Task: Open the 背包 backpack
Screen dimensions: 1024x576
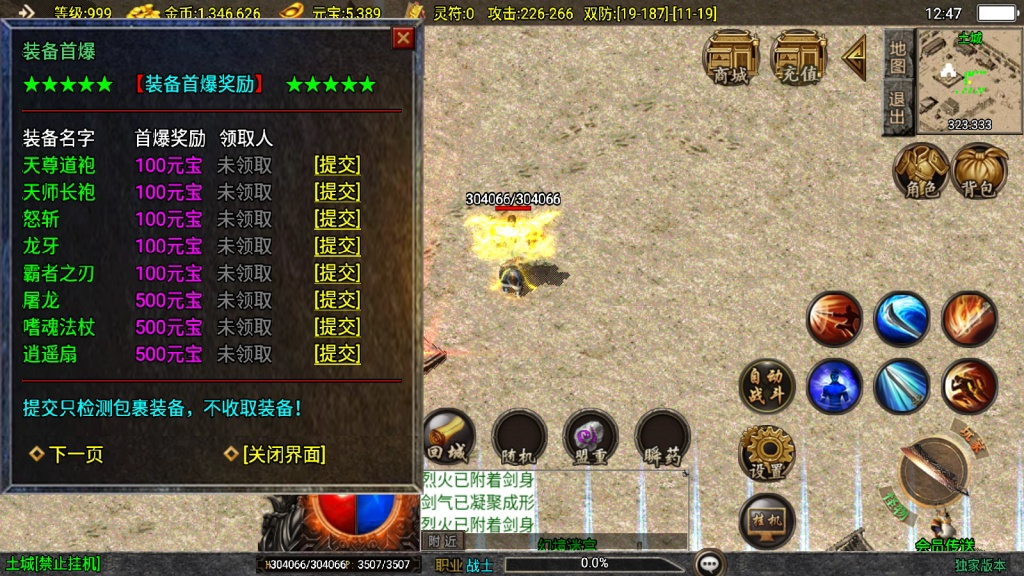Action: click(980, 170)
